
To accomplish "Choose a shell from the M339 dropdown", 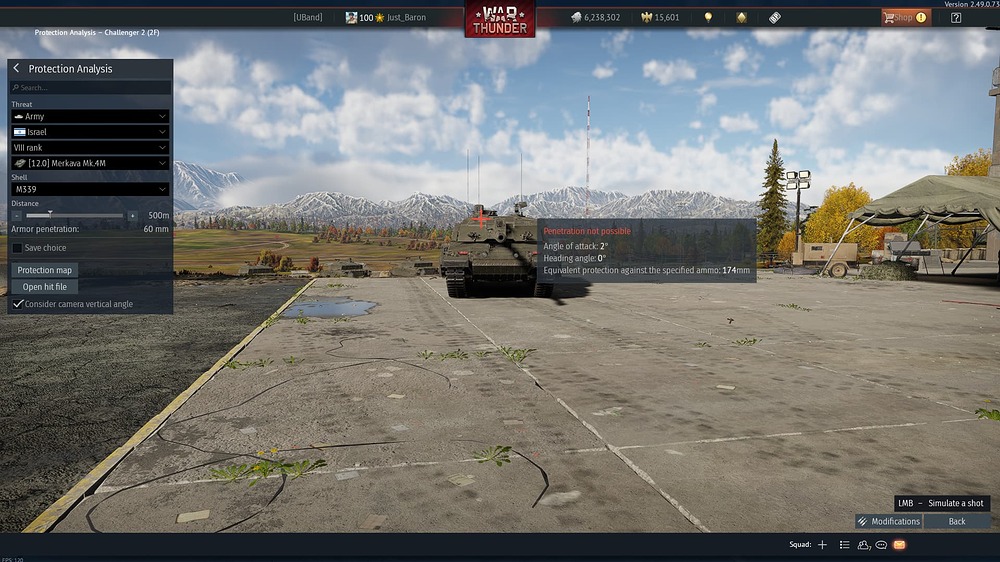I will [90, 189].
